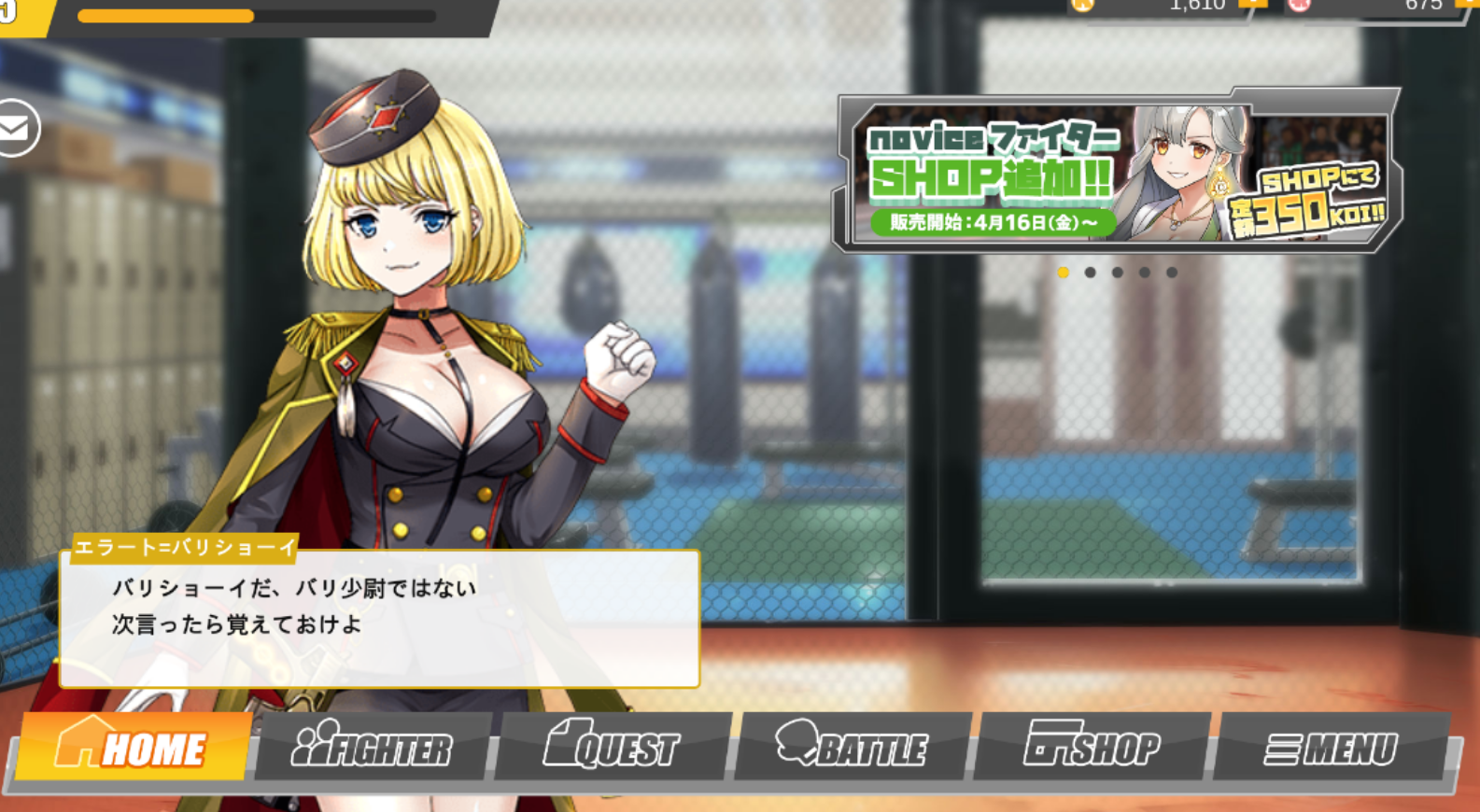The height and width of the screenshot is (812, 1480).
Task: Switch to the BATTLE tab
Action: tap(854, 747)
